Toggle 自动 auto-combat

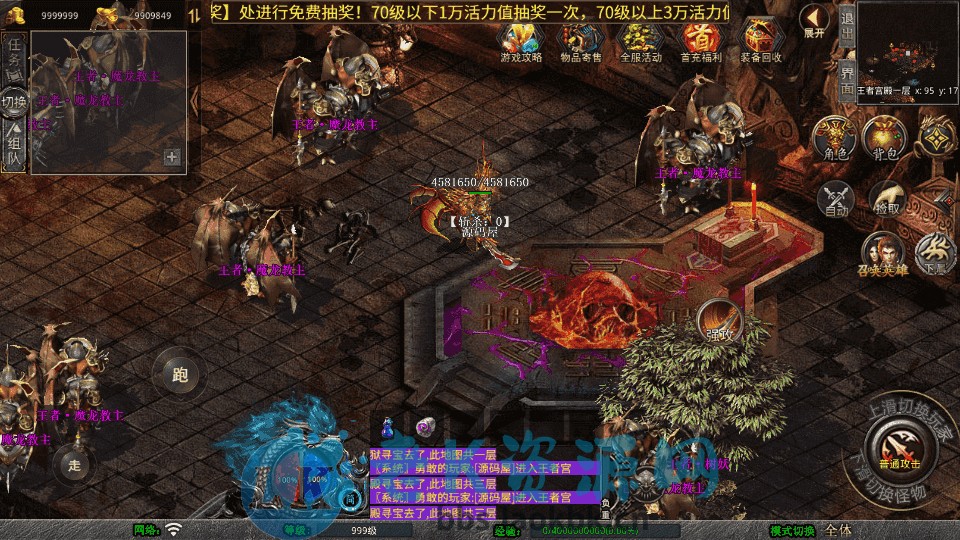(836, 198)
